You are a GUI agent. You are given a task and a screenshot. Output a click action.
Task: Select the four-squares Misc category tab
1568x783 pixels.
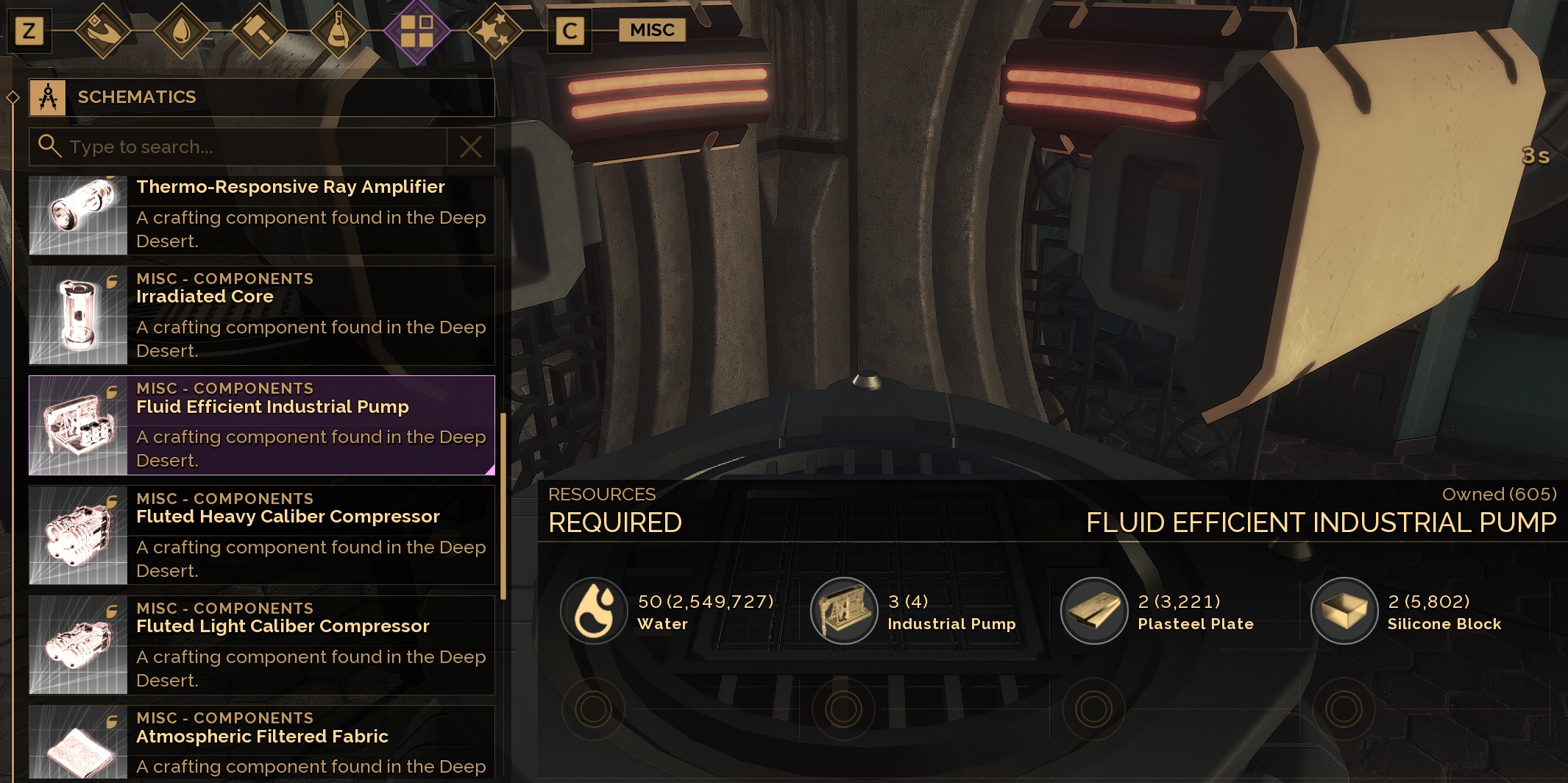pyautogui.click(x=416, y=31)
